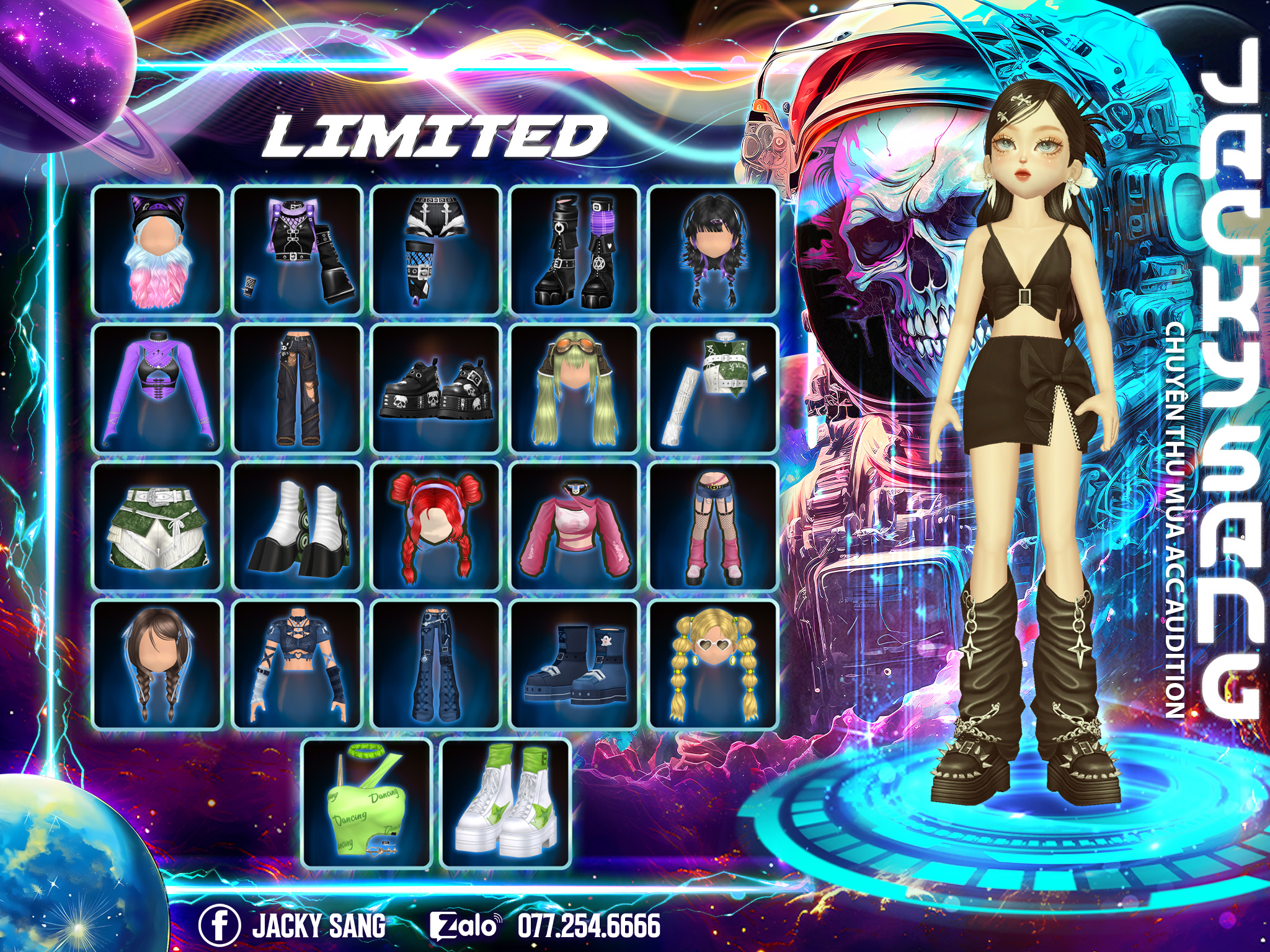Screen dimensions: 1270x952
Task: Pick the black shorts with fishnet stocking
Action: (436, 250)
